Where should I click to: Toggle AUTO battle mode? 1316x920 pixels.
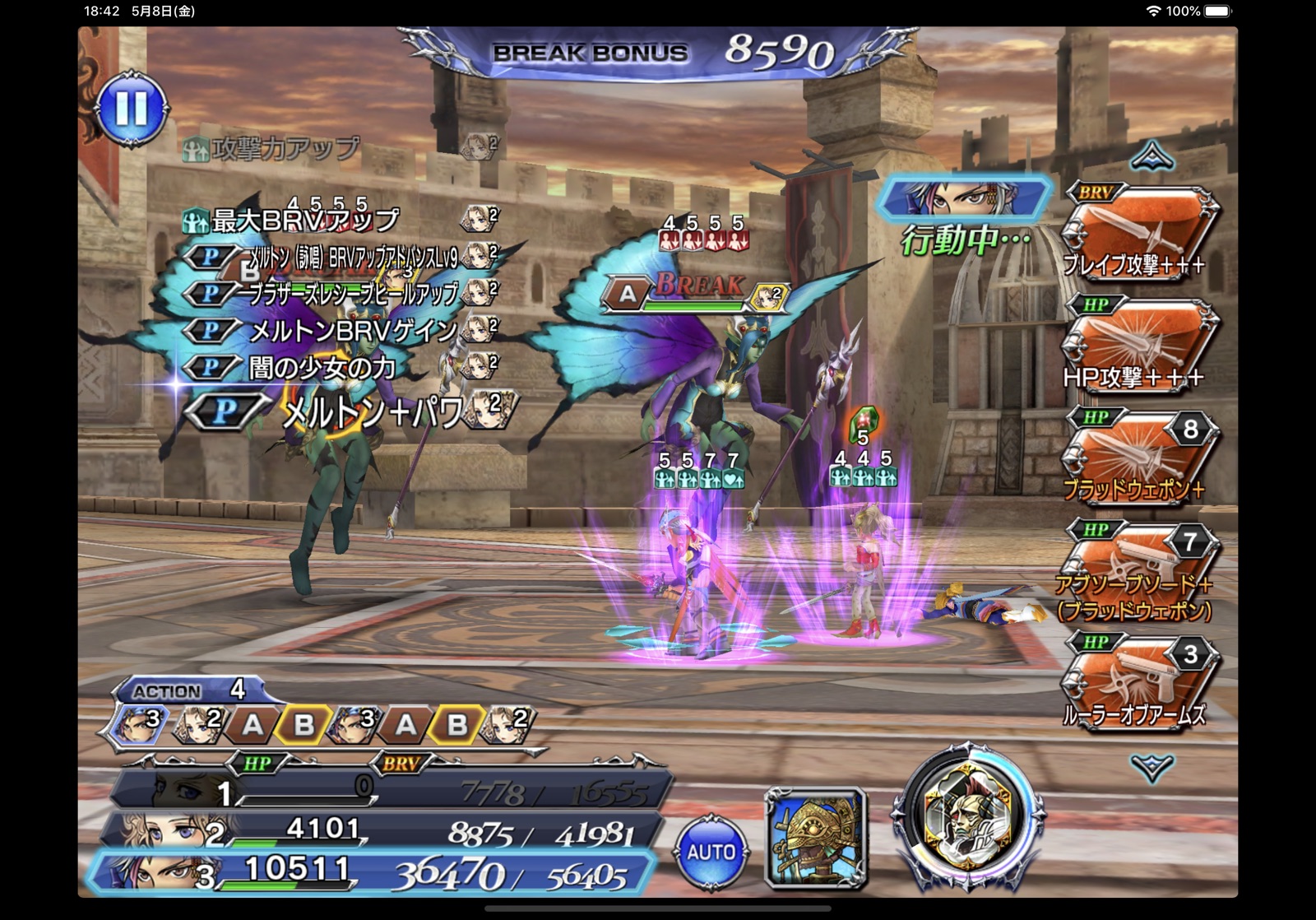click(711, 852)
